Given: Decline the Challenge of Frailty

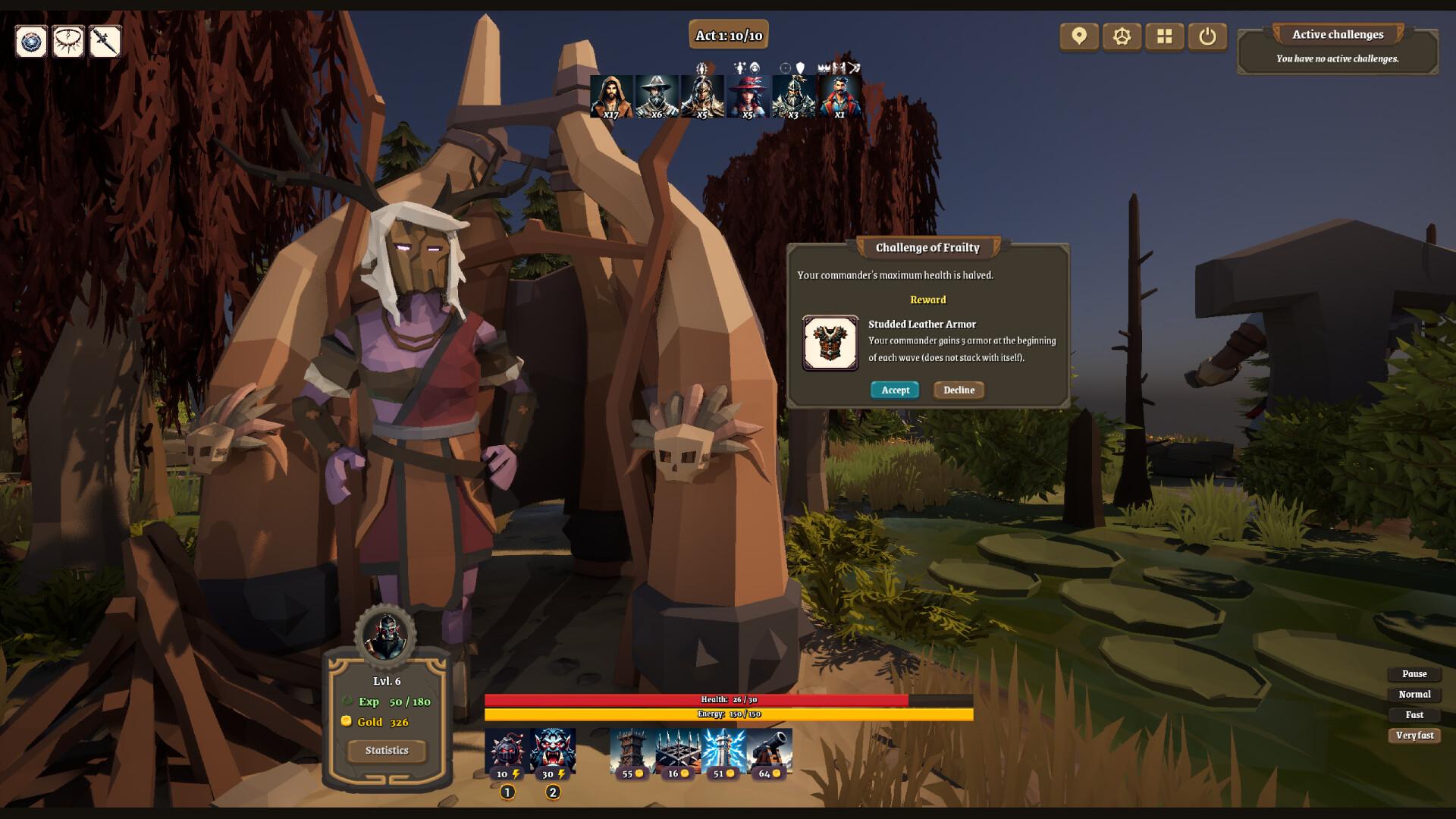Looking at the screenshot, I should click(959, 390).
